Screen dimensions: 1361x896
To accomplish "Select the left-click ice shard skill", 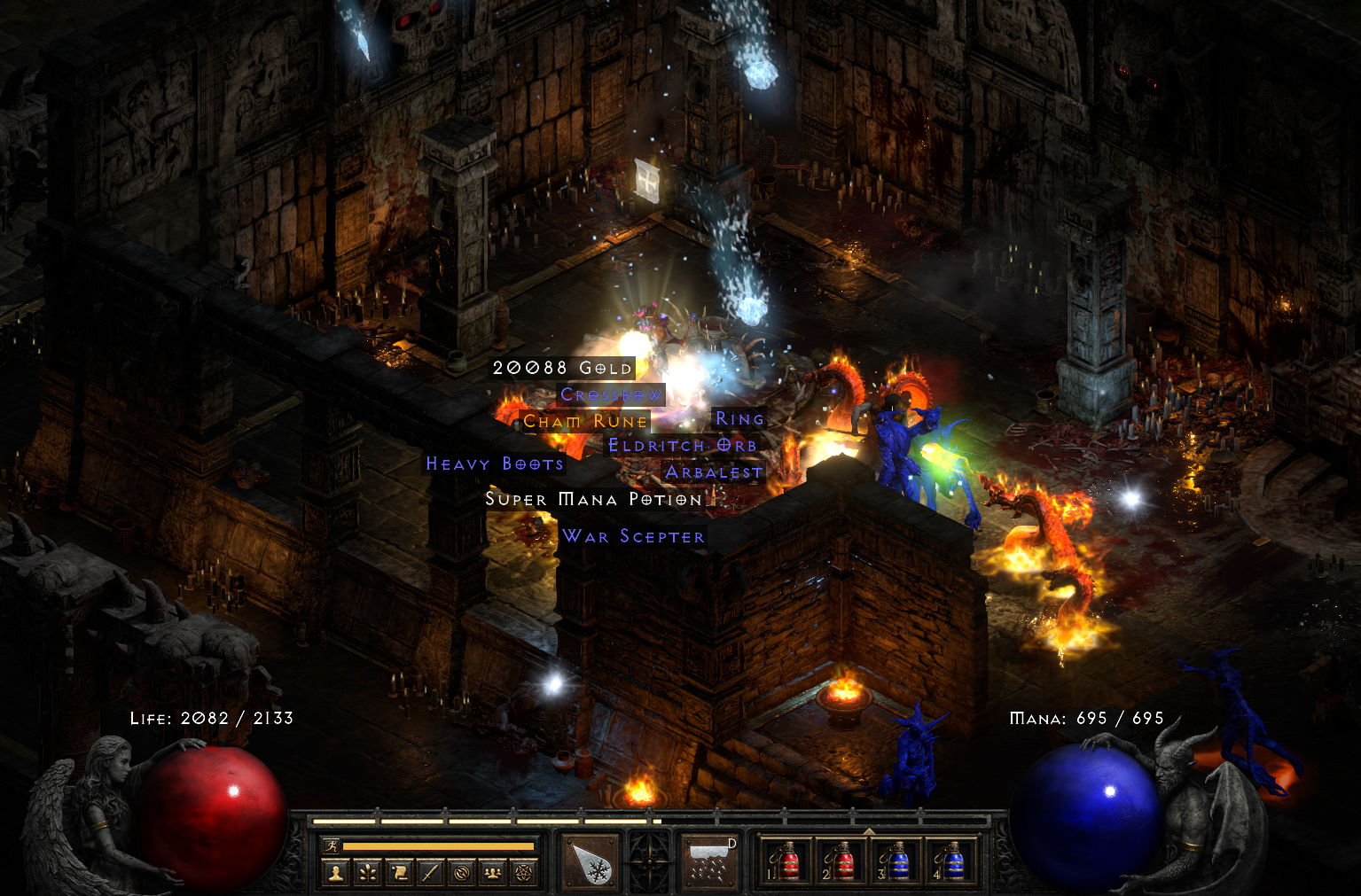I will click(x=591, y=862).
